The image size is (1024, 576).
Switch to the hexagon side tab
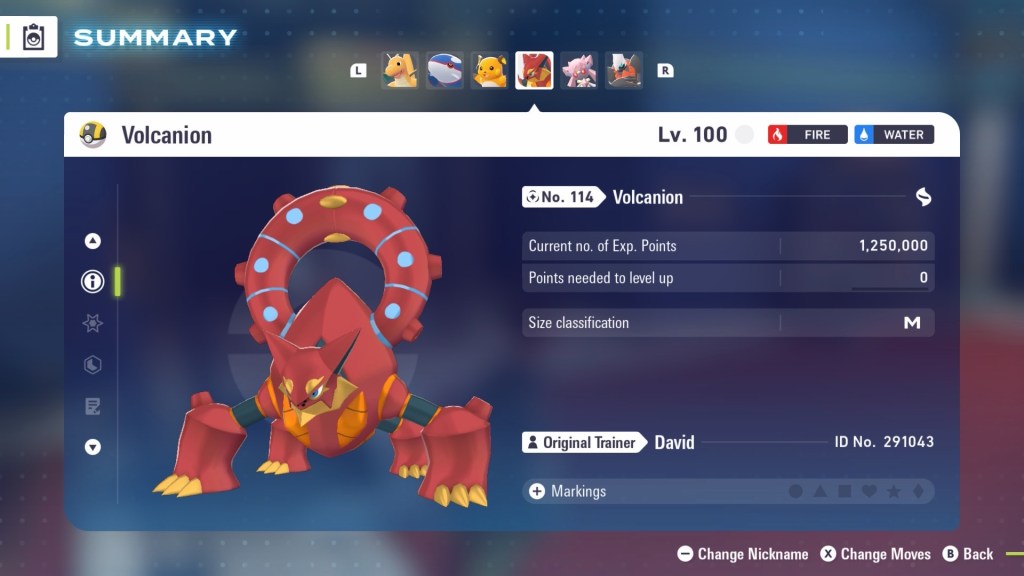point(93,365)
